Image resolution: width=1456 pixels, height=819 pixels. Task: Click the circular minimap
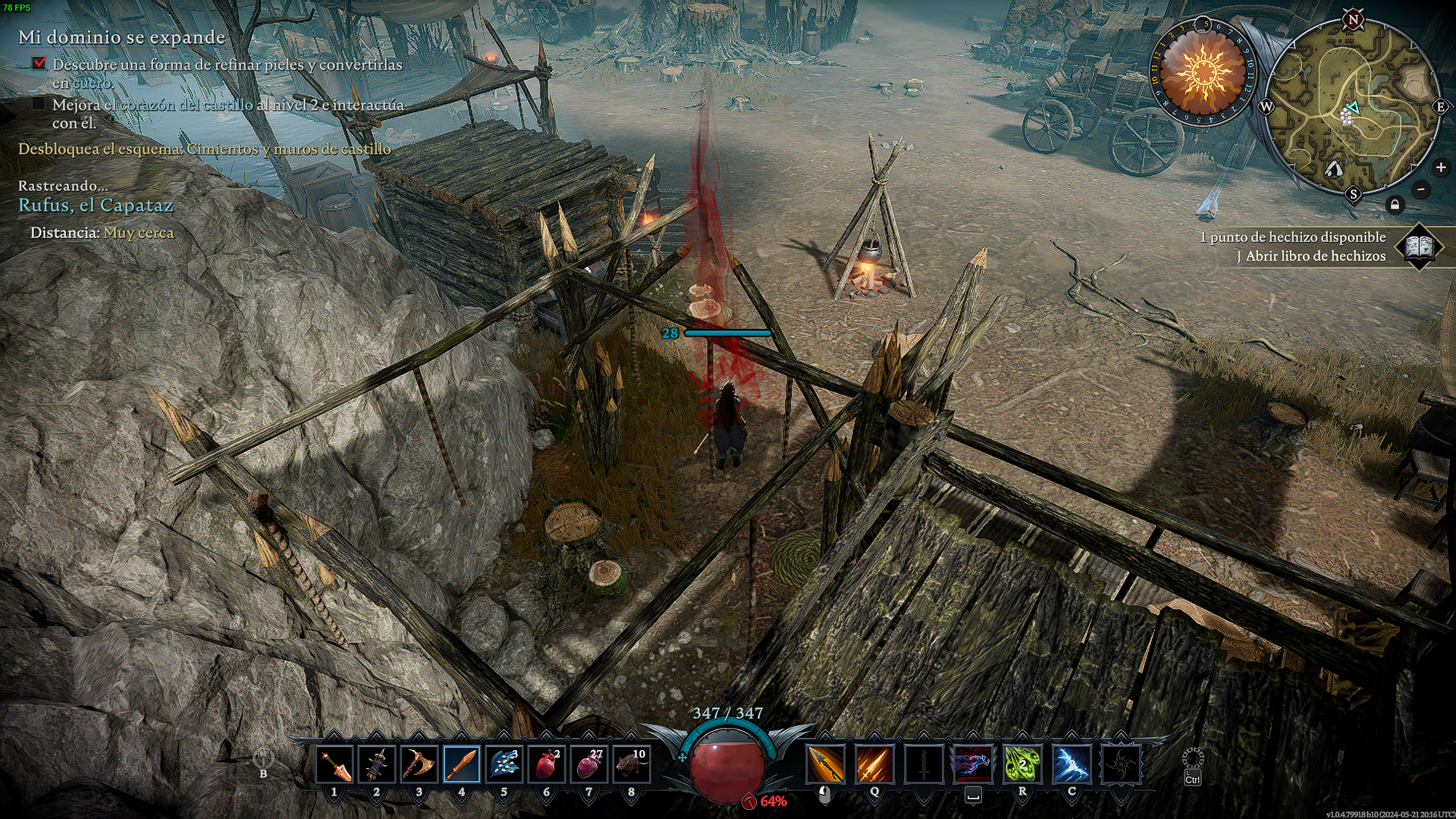point(1354,106)
